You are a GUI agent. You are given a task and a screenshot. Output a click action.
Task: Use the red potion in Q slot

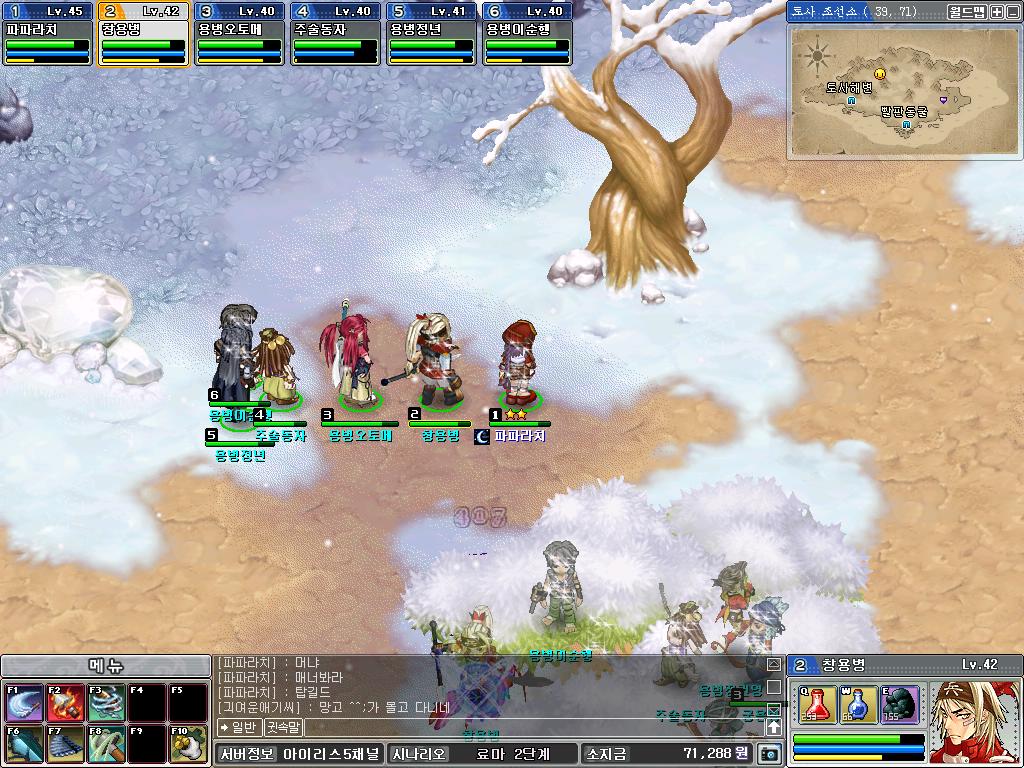(817, 704)
